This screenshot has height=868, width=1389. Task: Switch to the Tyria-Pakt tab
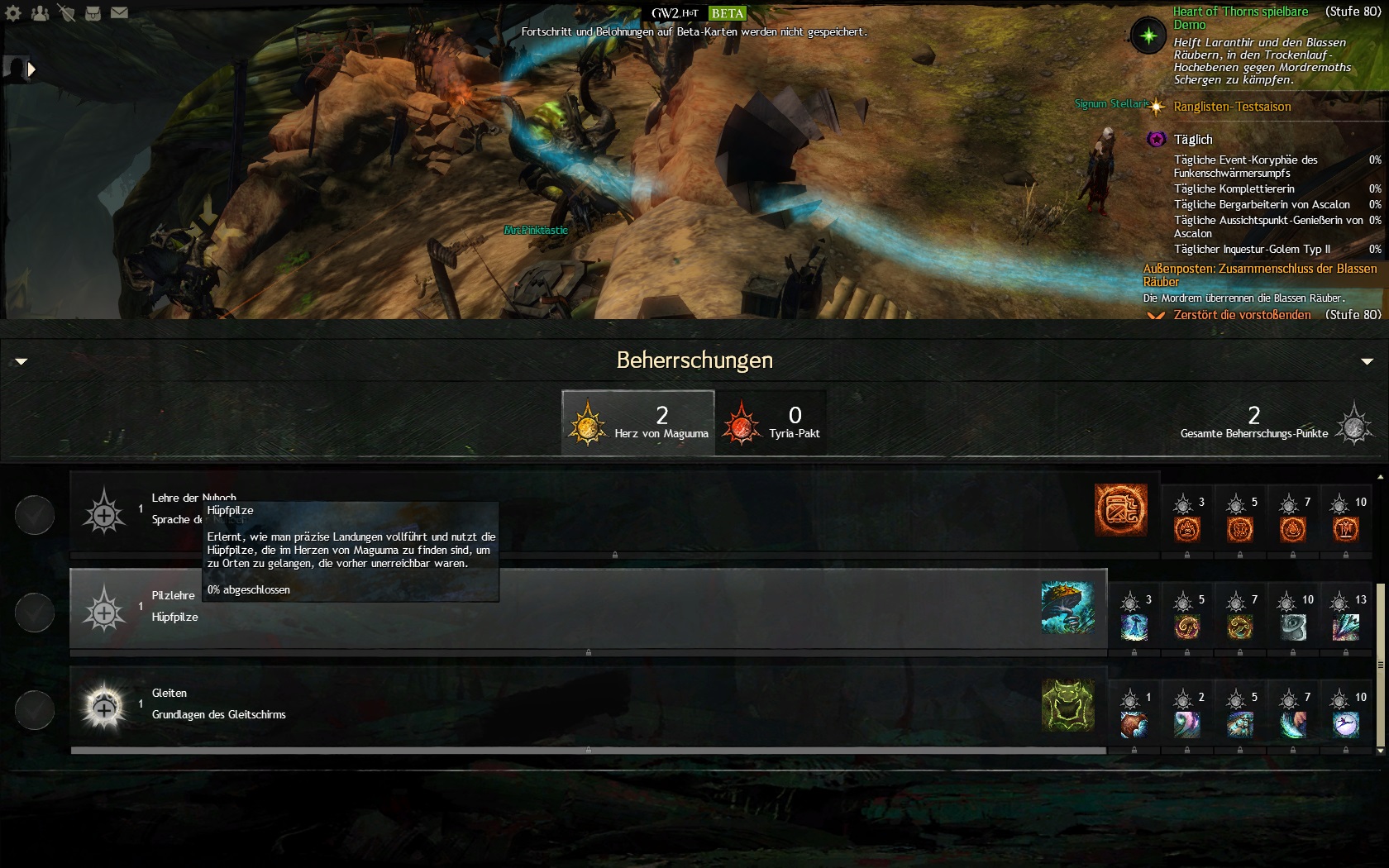click(x=771, y=422)
